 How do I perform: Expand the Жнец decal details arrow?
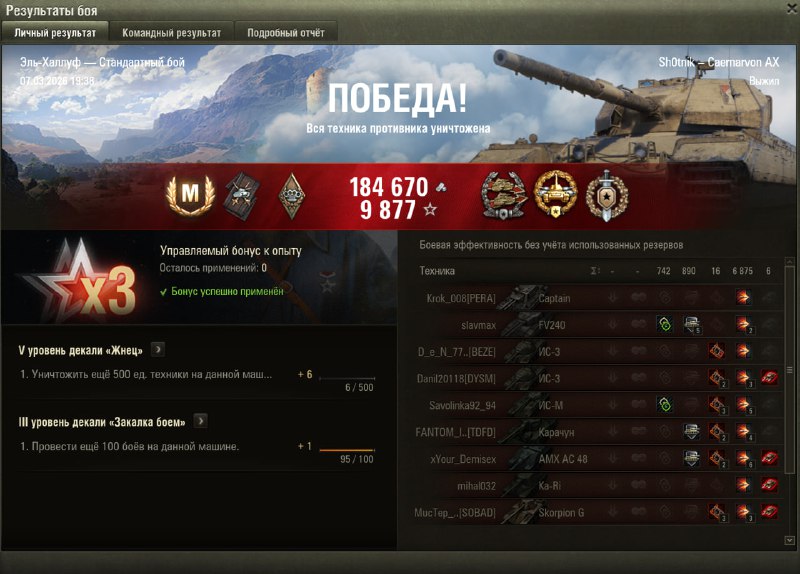point(158,350)
